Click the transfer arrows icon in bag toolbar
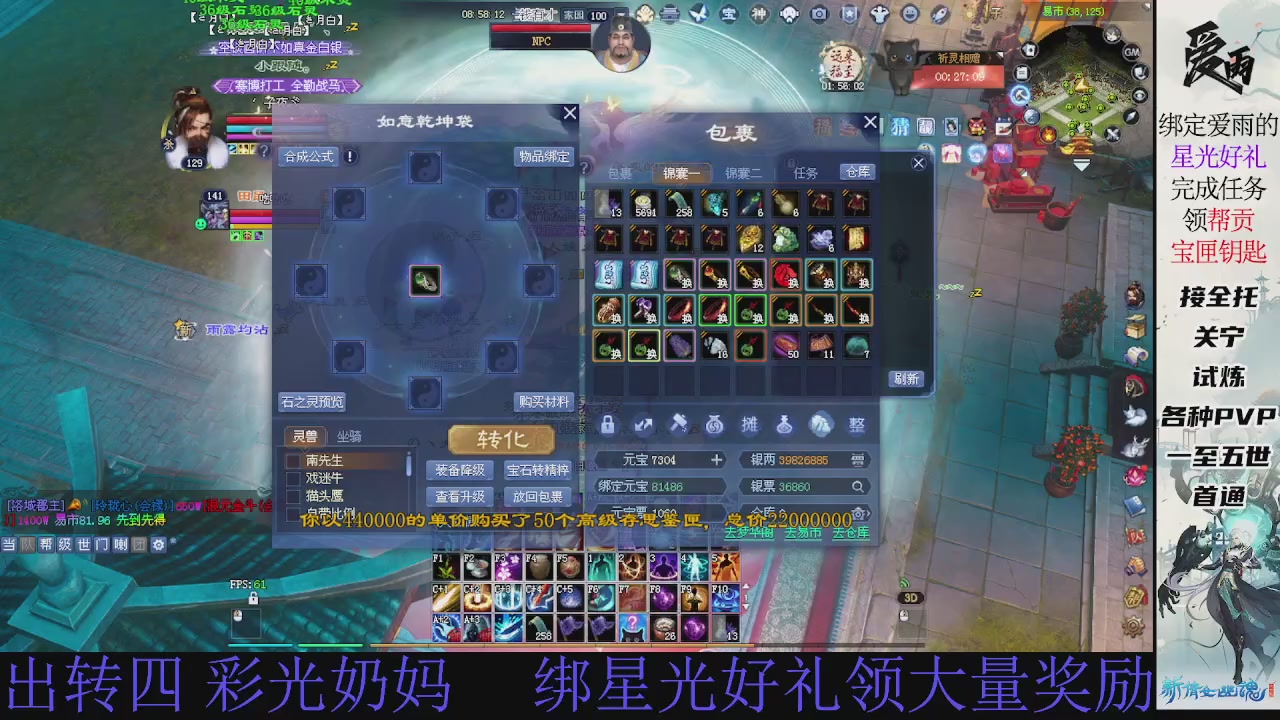The image size is (1280, 720). tap(644, 425)
